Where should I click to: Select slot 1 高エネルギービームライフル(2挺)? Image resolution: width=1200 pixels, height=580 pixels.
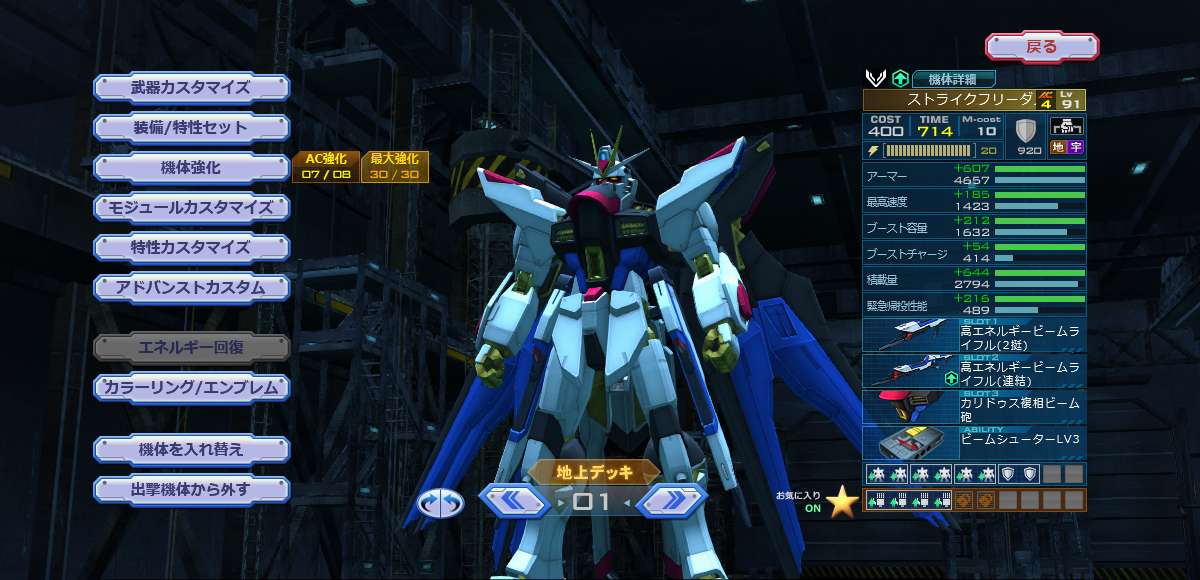[x=974, y=335]
